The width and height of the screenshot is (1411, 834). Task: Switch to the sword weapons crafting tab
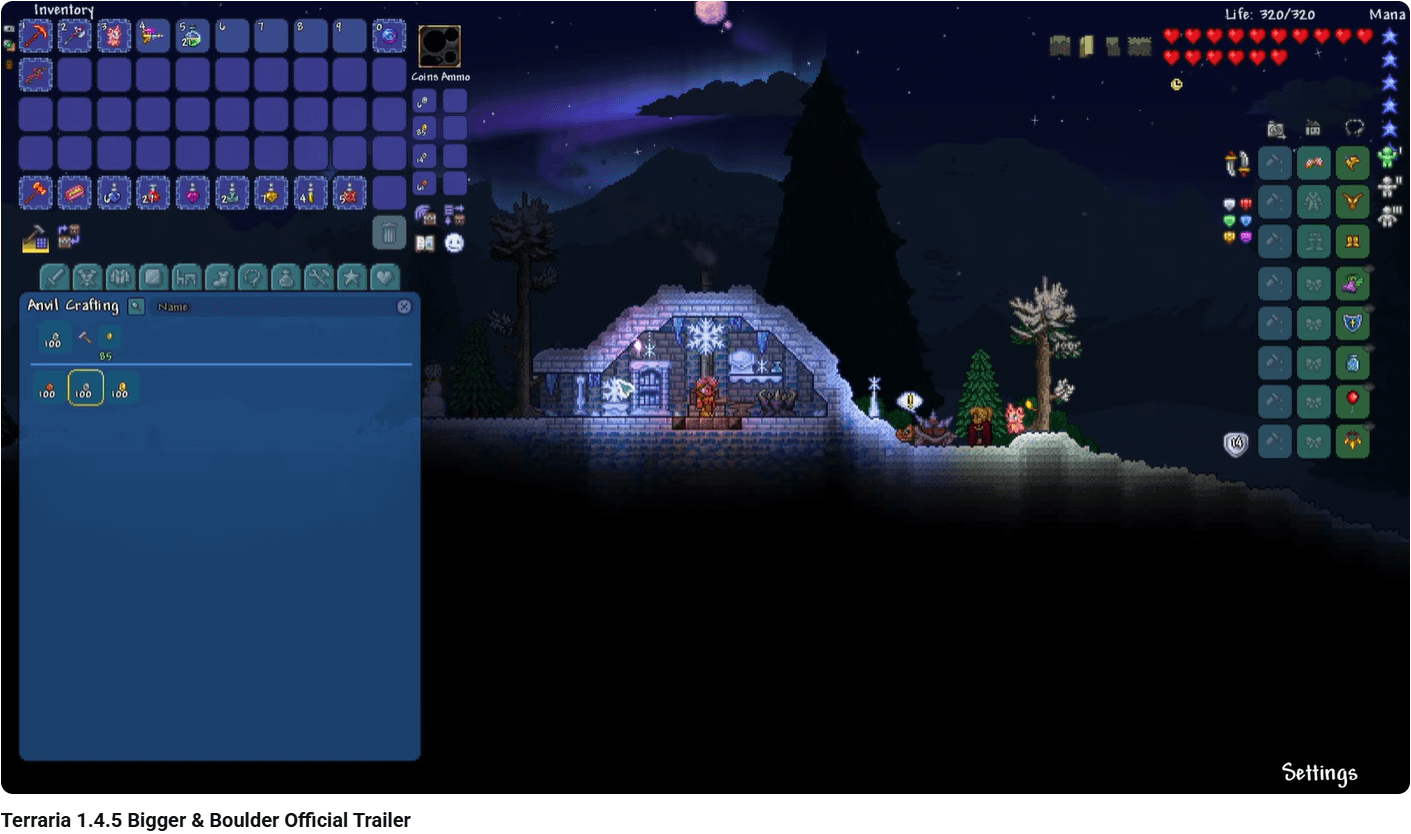pos(55,277)
